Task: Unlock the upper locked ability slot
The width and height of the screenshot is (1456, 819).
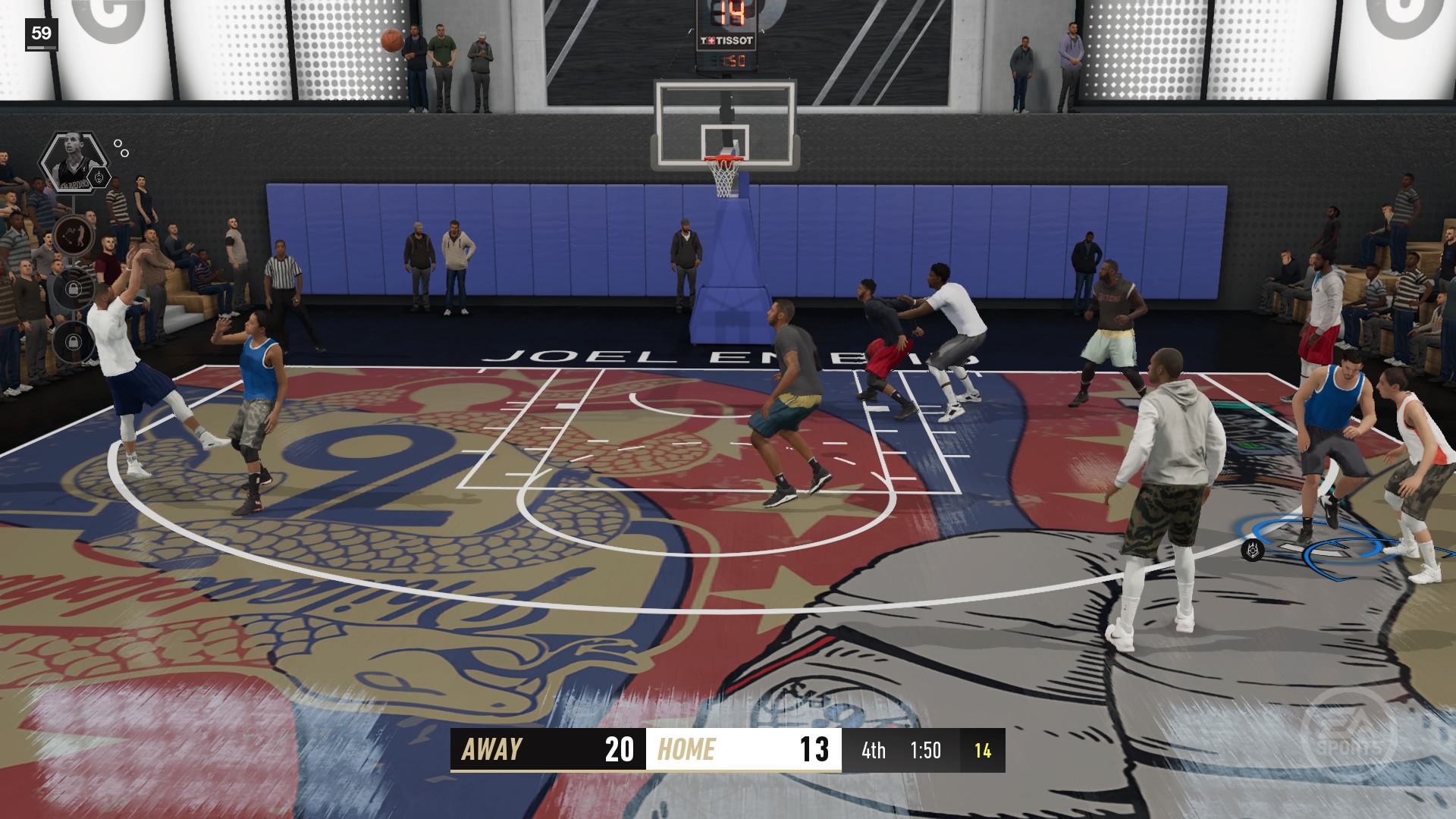Action: tap(74, 289)
